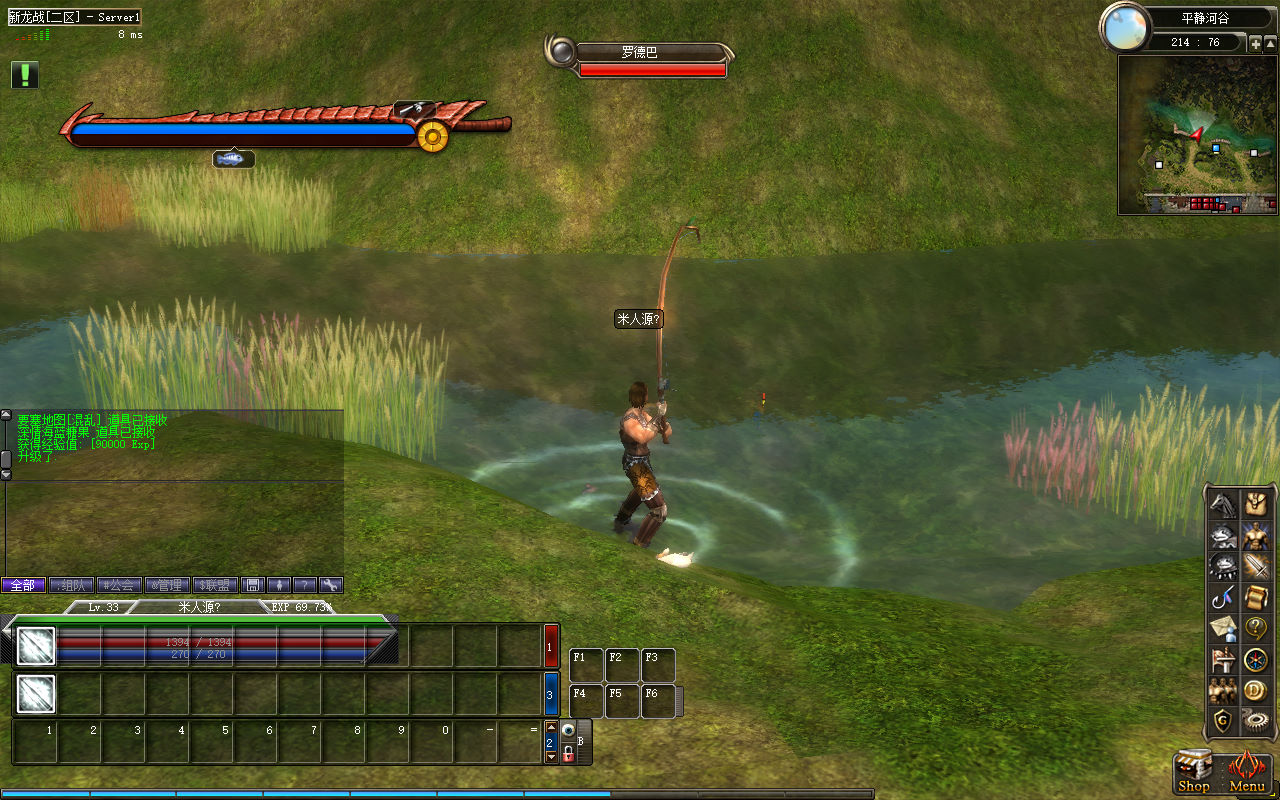The height and width of the screenshot is (800, 1280).
Task: Open the Shop
Action: 1194,772
